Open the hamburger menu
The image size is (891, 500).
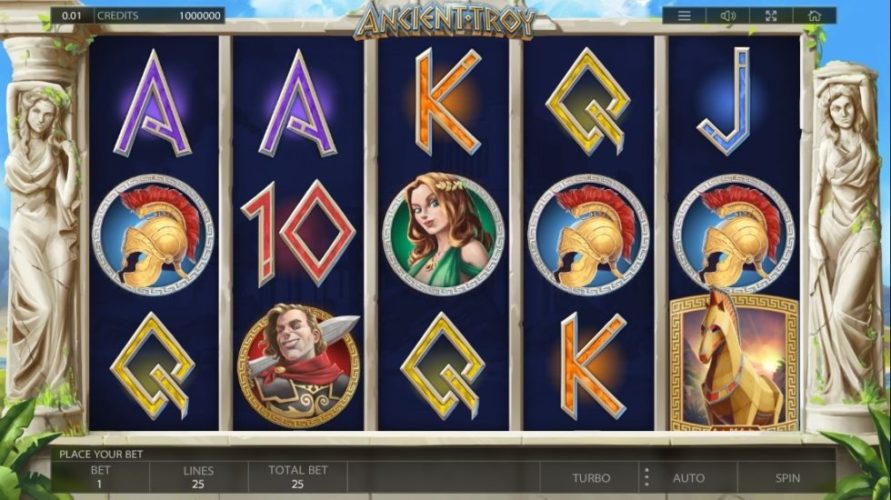tap(684, 16)
